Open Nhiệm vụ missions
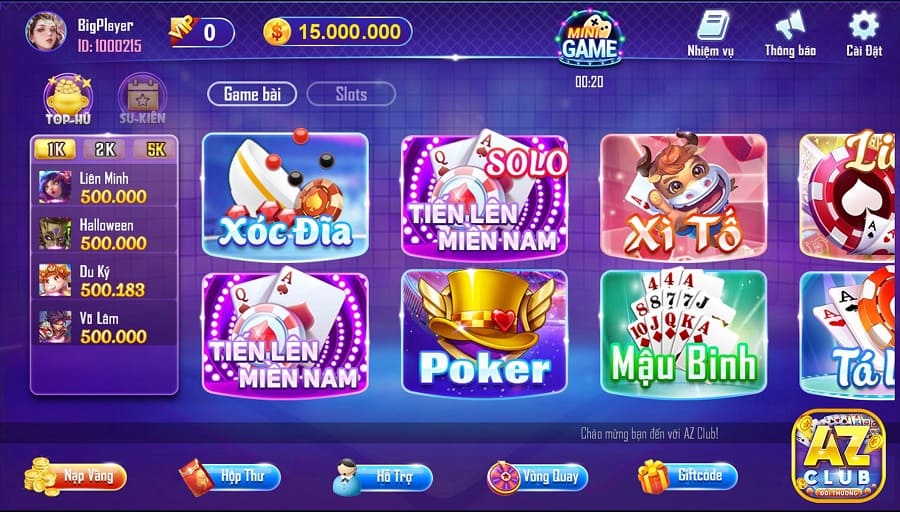Viewport: 900px width, 512px height. [x=711, y=32]
